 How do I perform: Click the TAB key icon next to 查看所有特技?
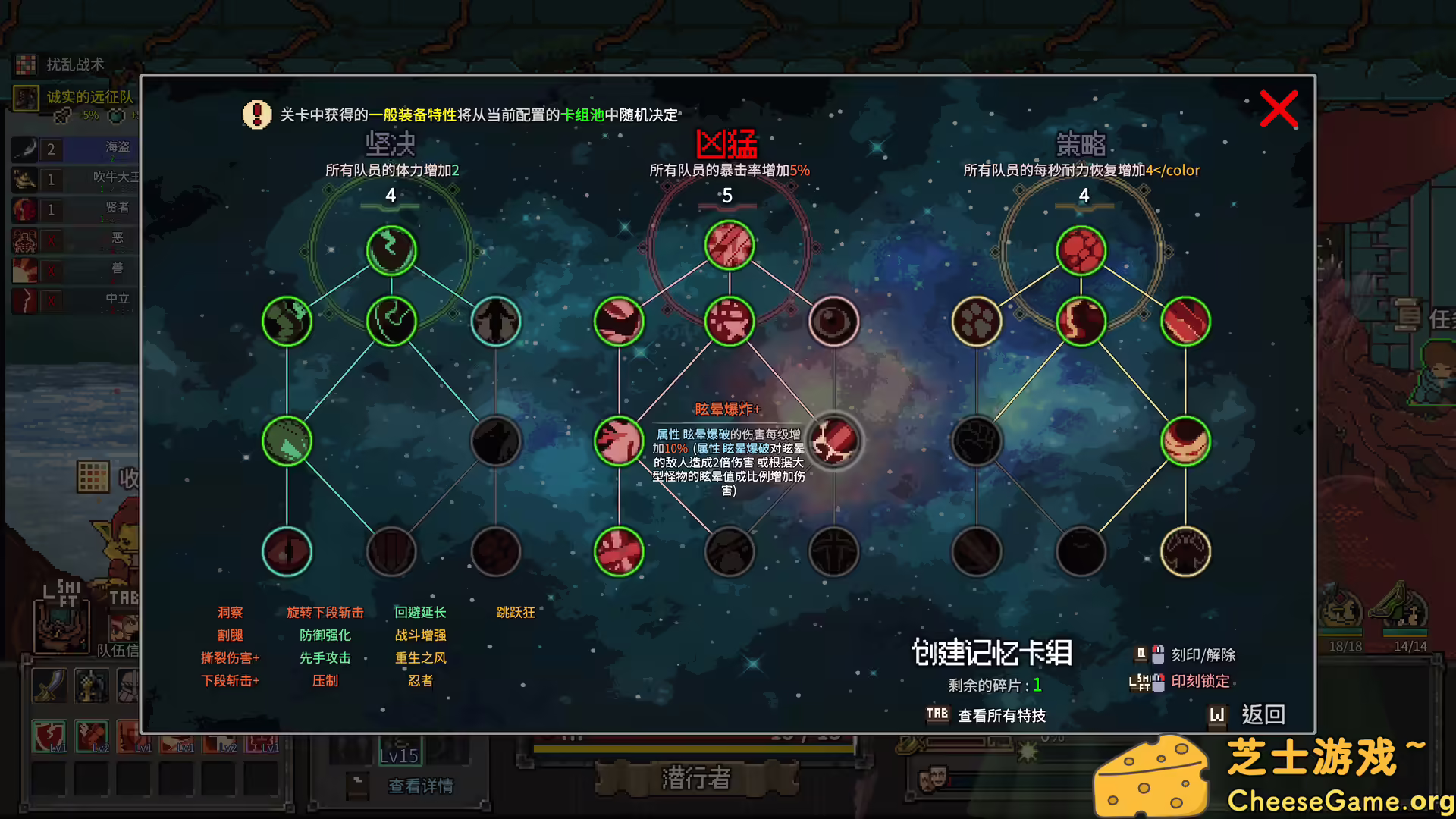(x=937, y=714)
